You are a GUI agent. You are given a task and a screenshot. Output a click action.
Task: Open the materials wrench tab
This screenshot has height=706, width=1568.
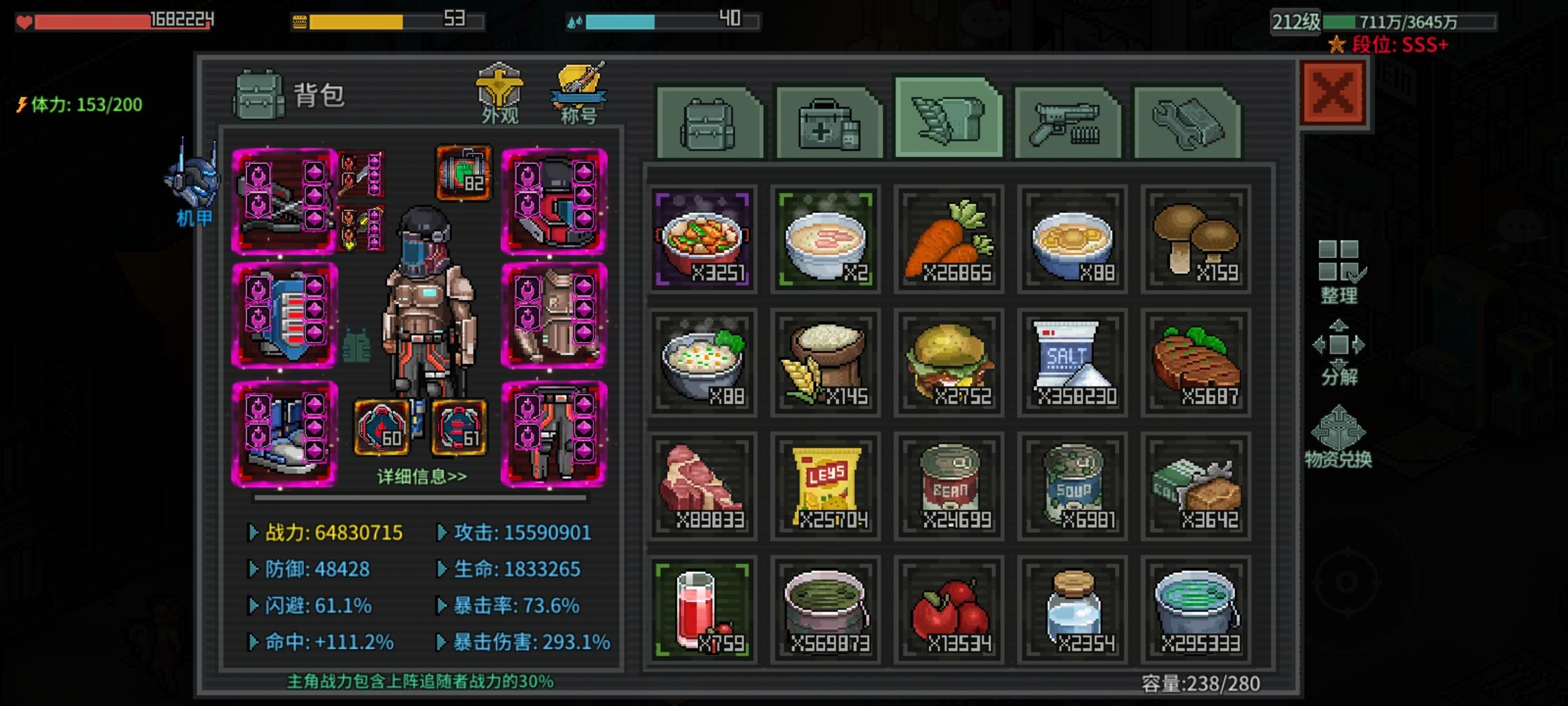(1191, 121)
